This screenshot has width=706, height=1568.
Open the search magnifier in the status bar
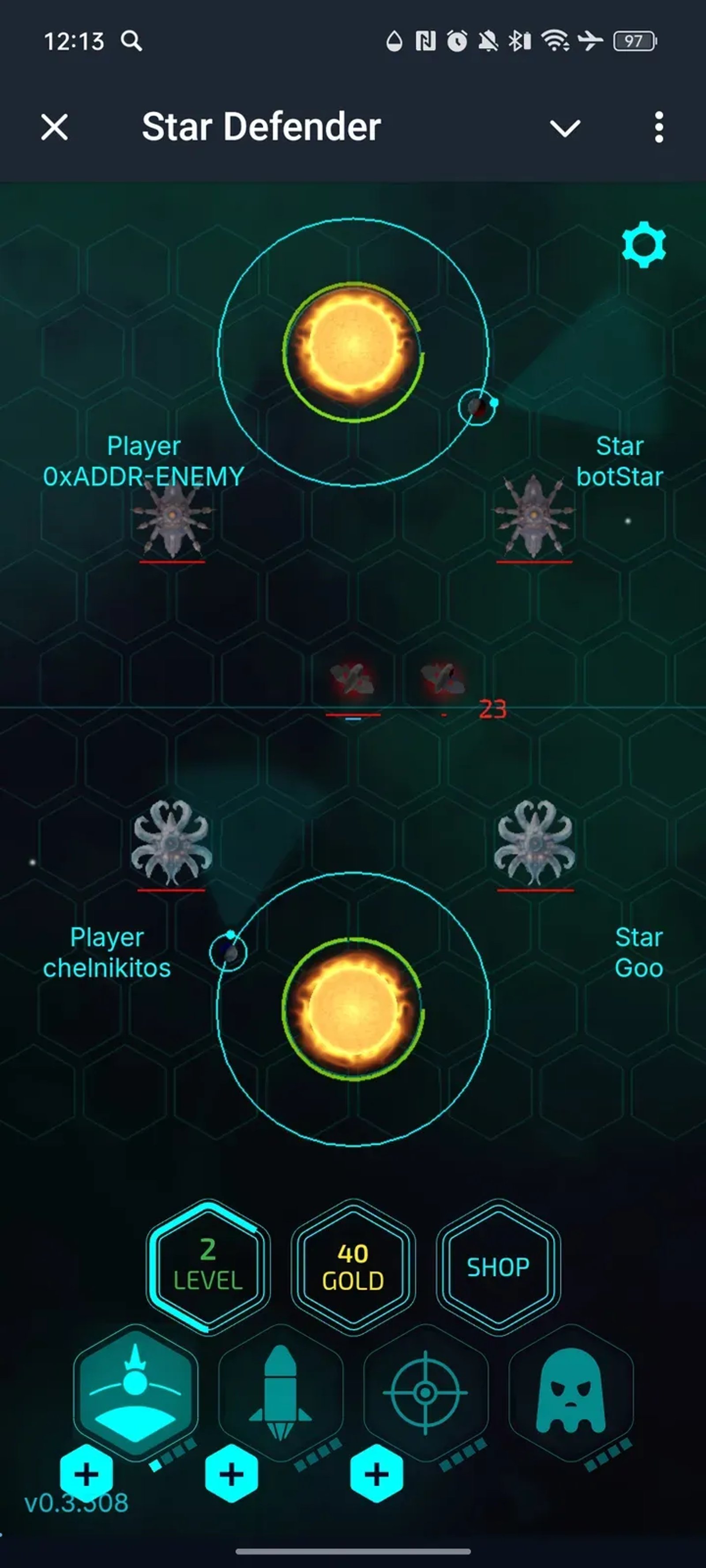131,42
